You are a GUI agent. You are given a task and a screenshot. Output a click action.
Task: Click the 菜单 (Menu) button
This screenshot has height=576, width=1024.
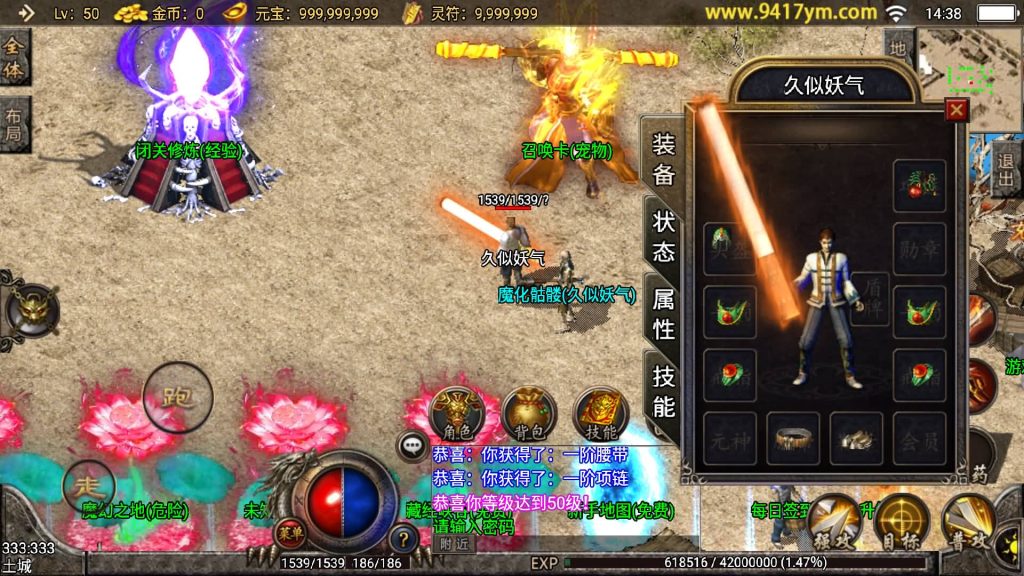click(290, 530)
